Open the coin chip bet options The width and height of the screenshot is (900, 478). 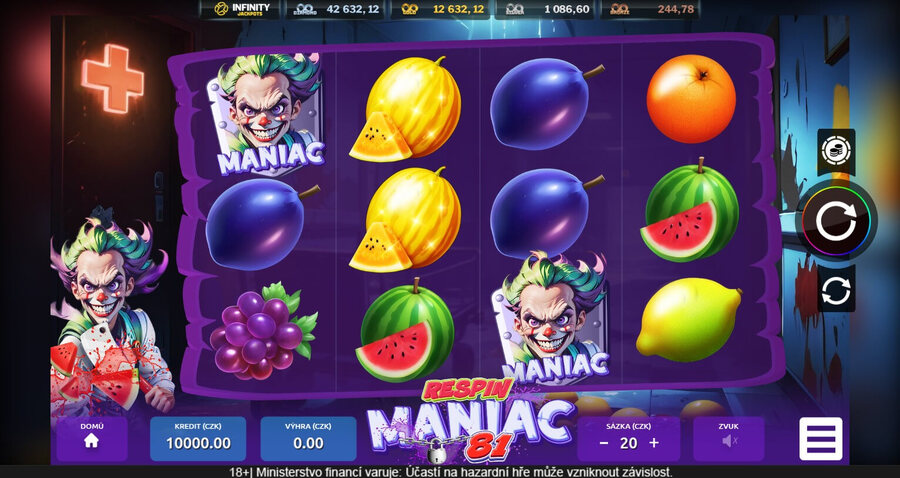(x=836, y=152)
